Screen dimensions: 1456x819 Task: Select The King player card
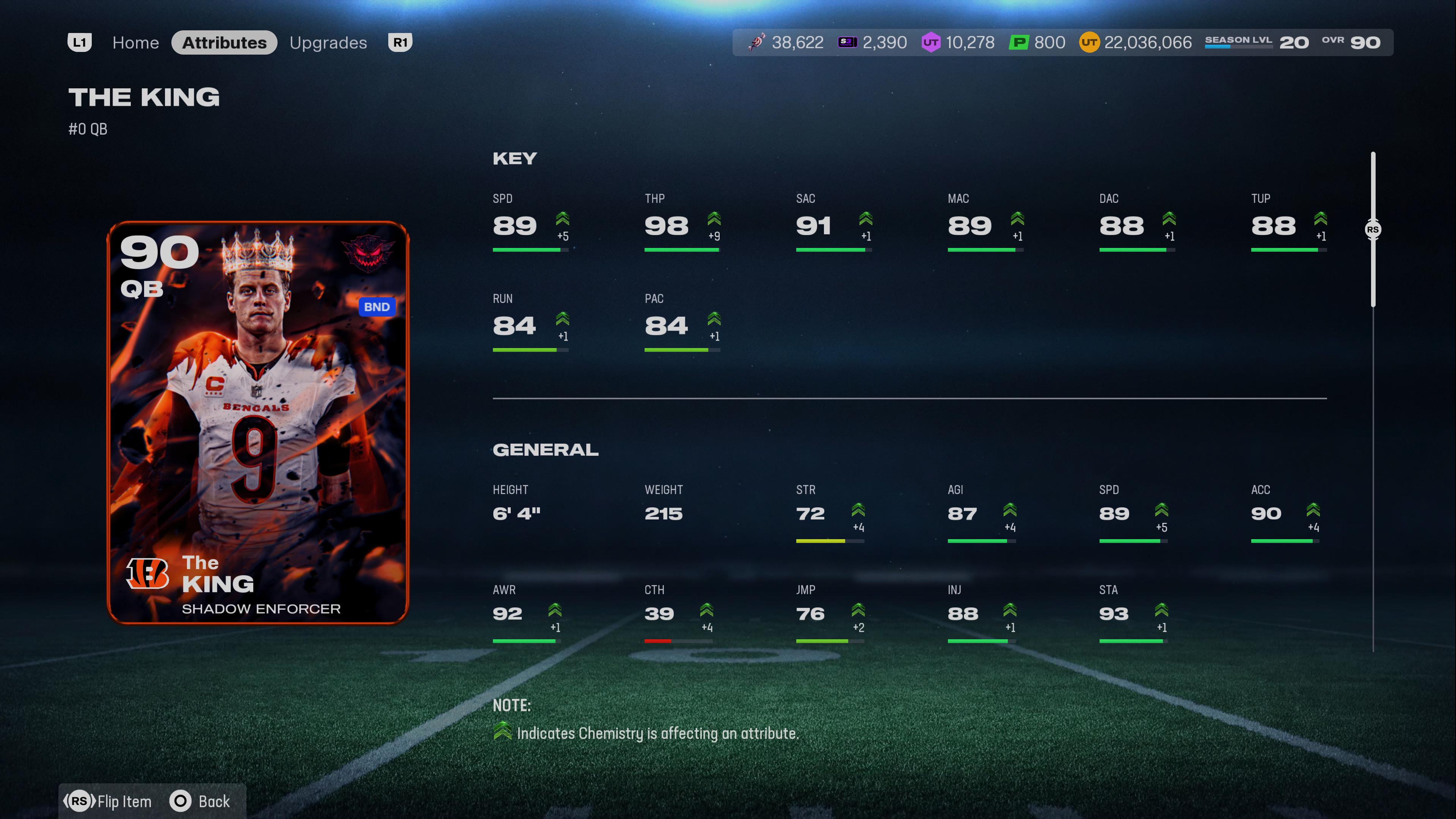coord(258,422)
